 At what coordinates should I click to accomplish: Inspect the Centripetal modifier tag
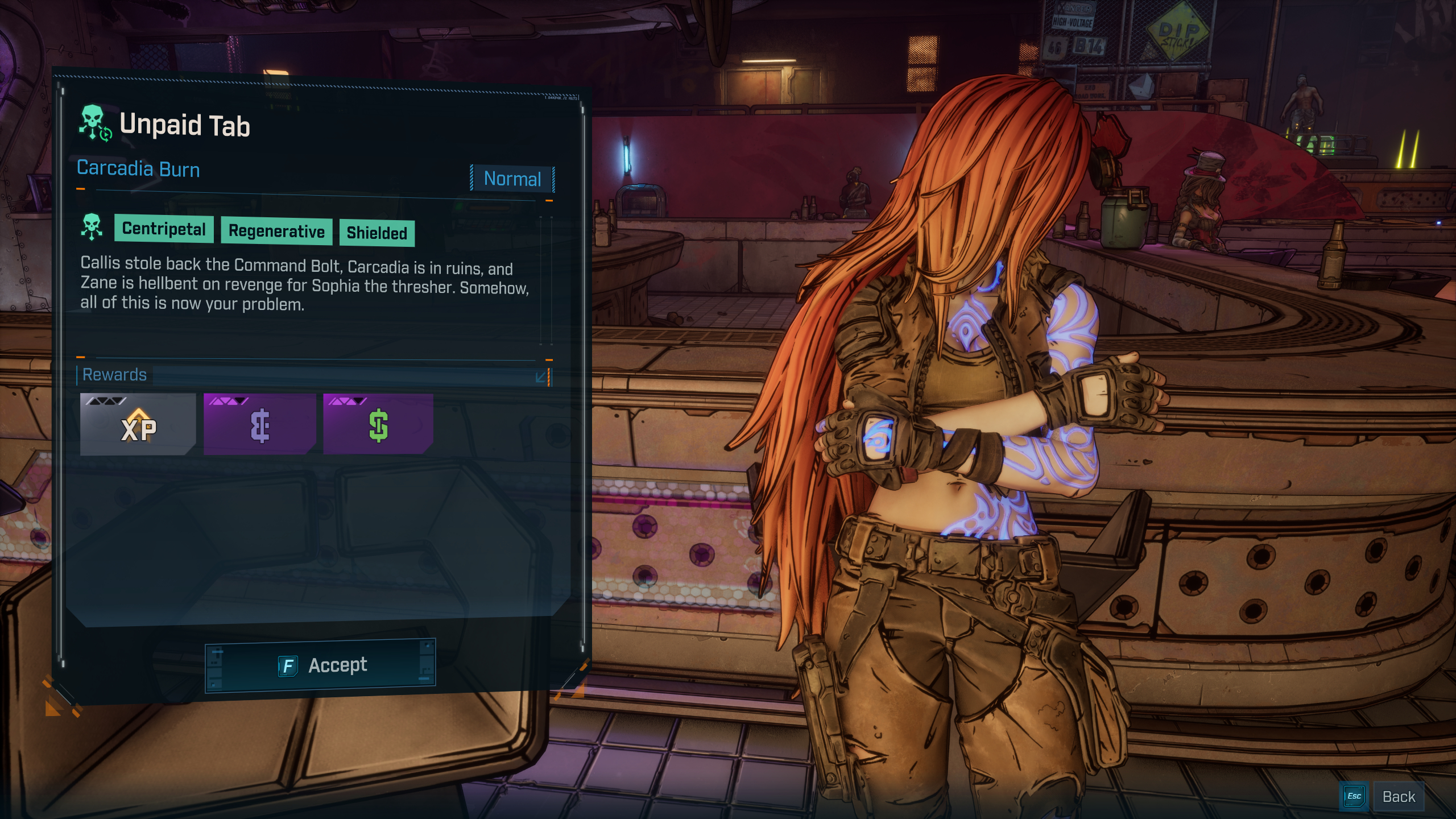tap(164, 229)
